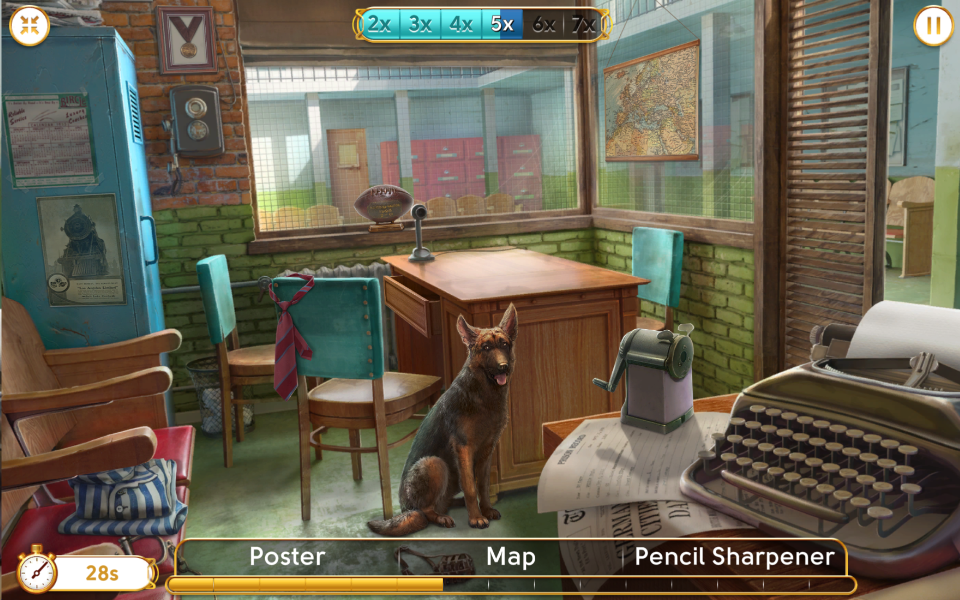
Task: Select the Pencil Sharpener list entry
Action: click(x=734, y=557)
